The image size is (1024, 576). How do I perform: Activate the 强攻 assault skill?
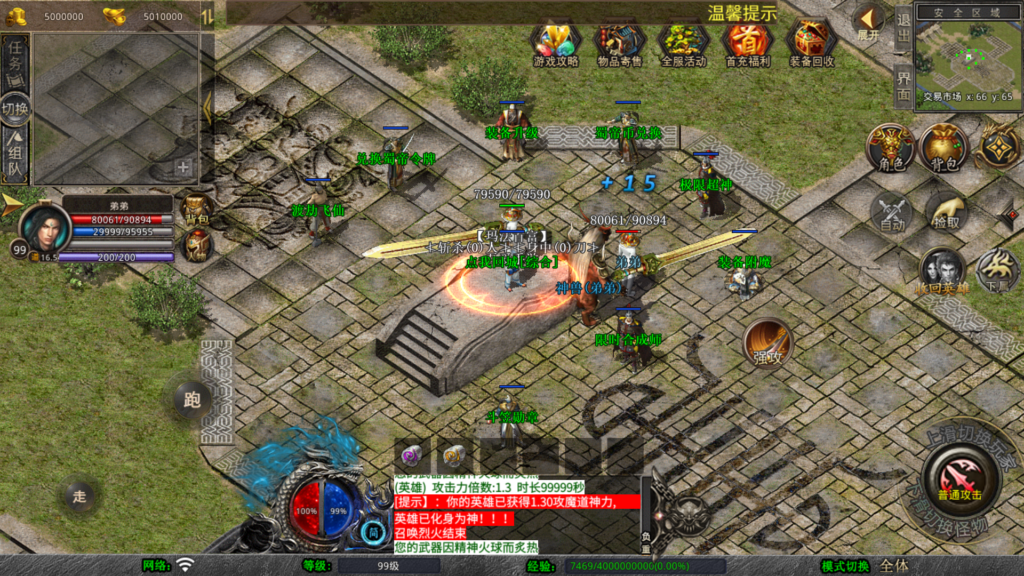767,344
